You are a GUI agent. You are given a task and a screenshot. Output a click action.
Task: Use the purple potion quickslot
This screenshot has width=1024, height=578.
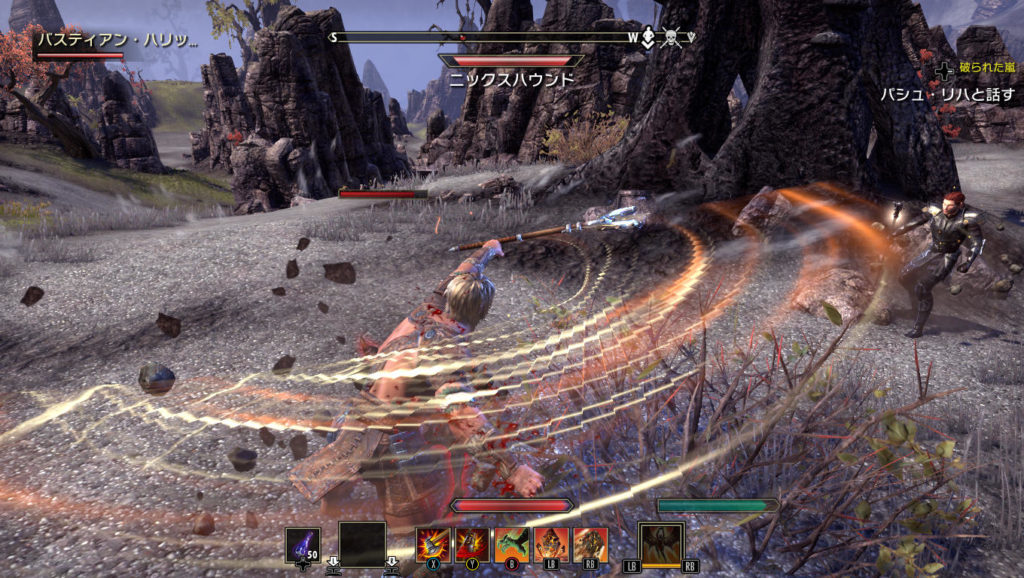tap(303, 545)
